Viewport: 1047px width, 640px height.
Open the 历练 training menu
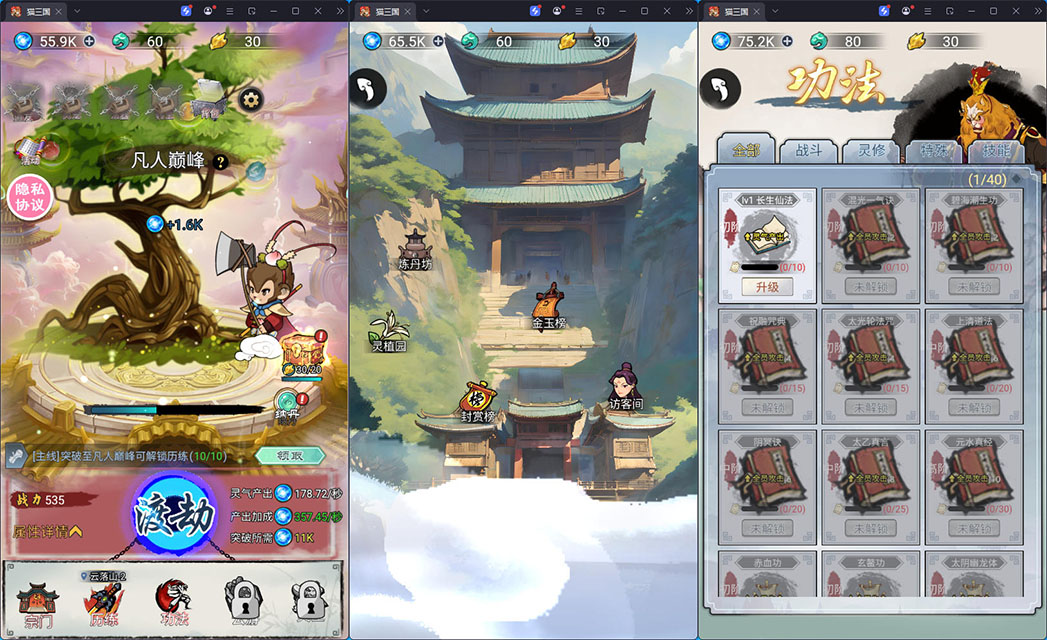tap(104, 601)
